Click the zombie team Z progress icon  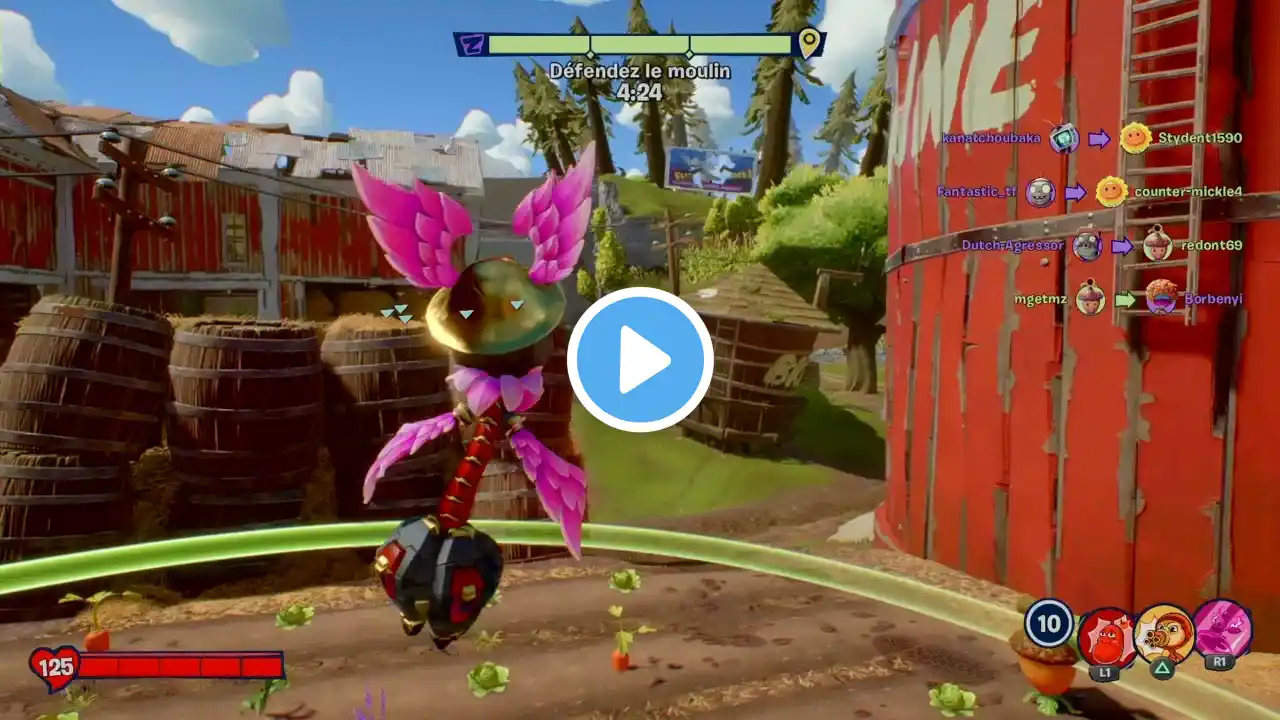coord(469,44)
